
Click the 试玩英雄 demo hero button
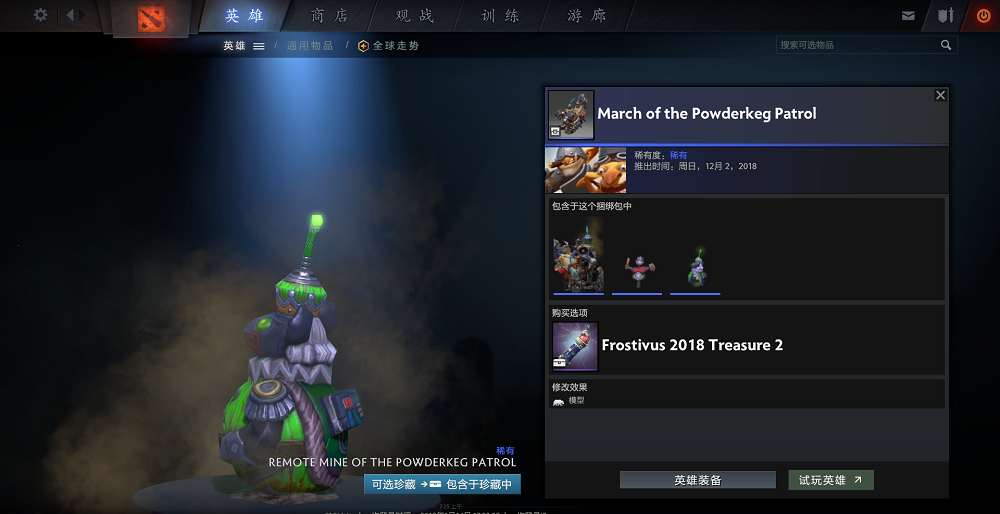coord(830,480)
